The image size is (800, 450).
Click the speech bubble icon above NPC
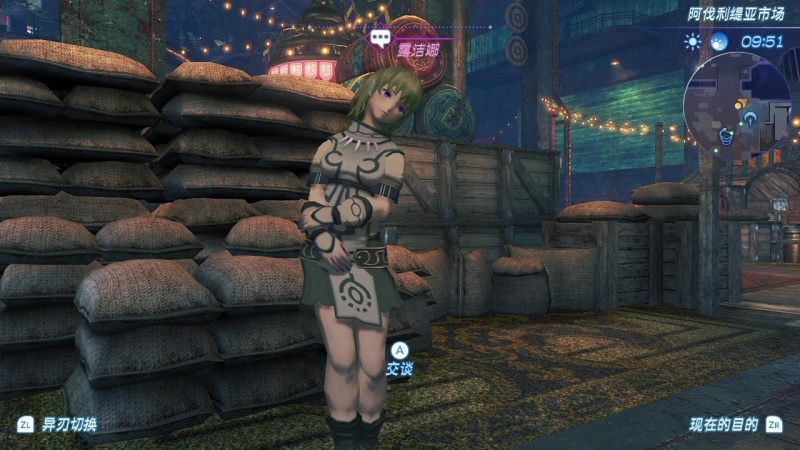pyautogui.click(x=380, y=39)
